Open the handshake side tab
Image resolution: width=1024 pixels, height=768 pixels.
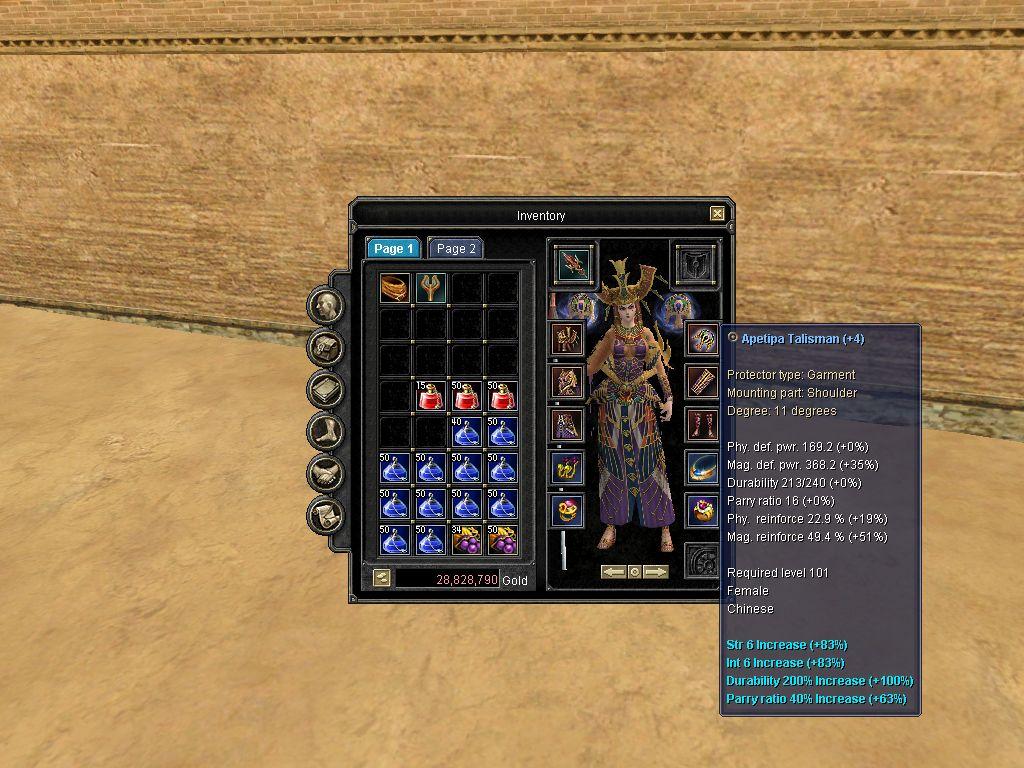point(325,474)
